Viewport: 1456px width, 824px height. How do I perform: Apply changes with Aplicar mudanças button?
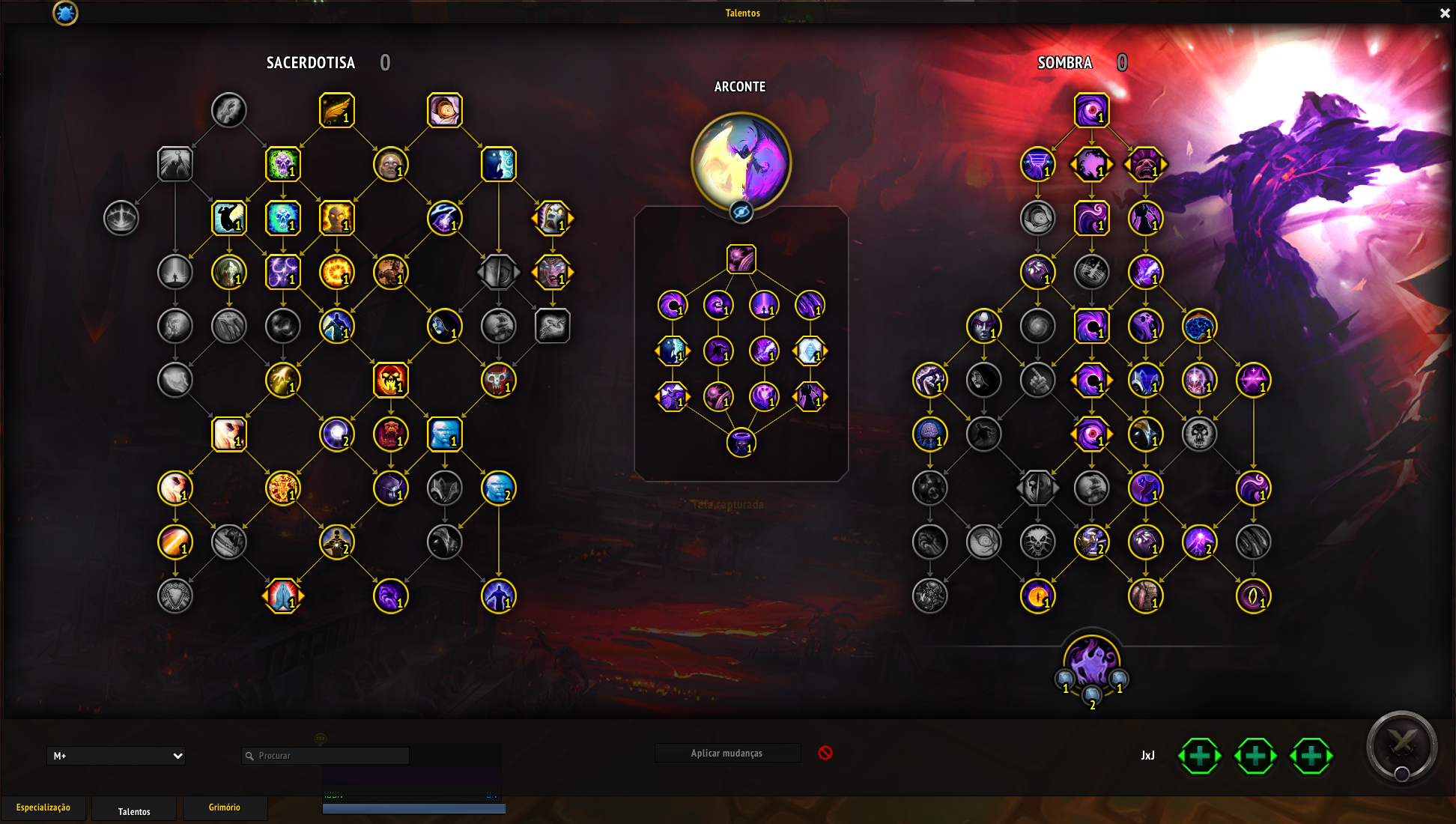[727, 754]
